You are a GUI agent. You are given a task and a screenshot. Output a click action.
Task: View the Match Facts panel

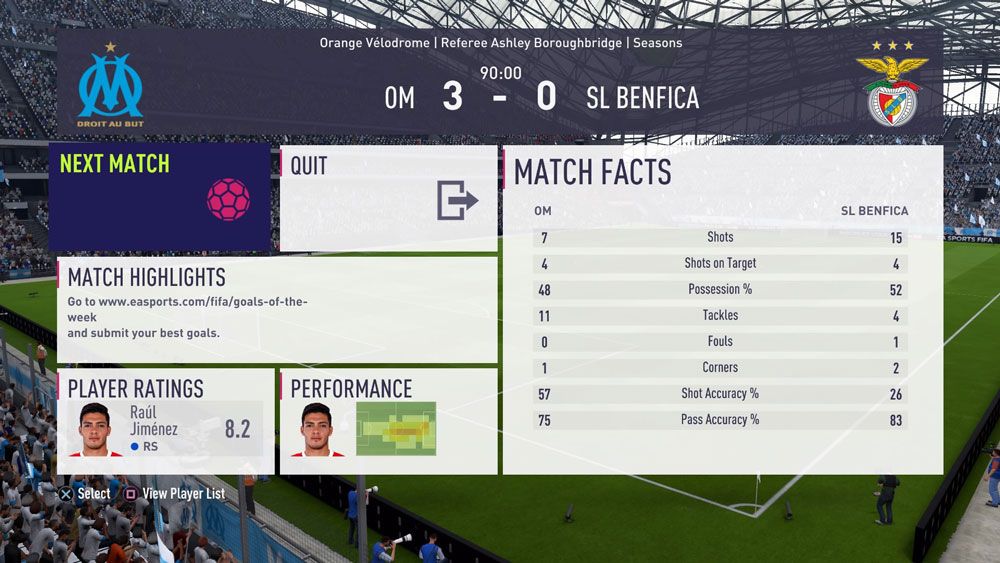click(x=722, y=310)
